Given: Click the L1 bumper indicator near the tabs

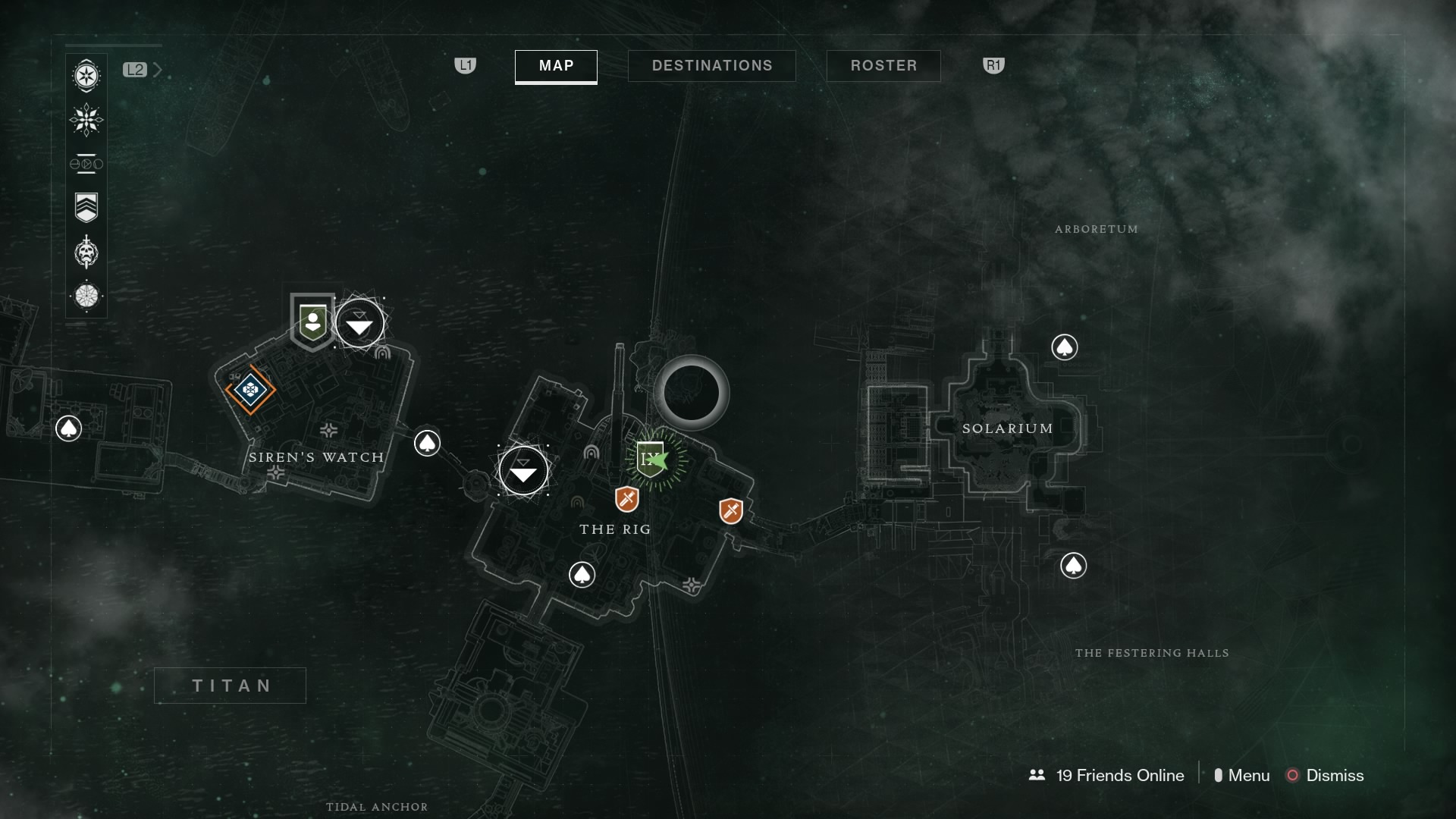Looking at the screenshot, I should pos(465,66).
